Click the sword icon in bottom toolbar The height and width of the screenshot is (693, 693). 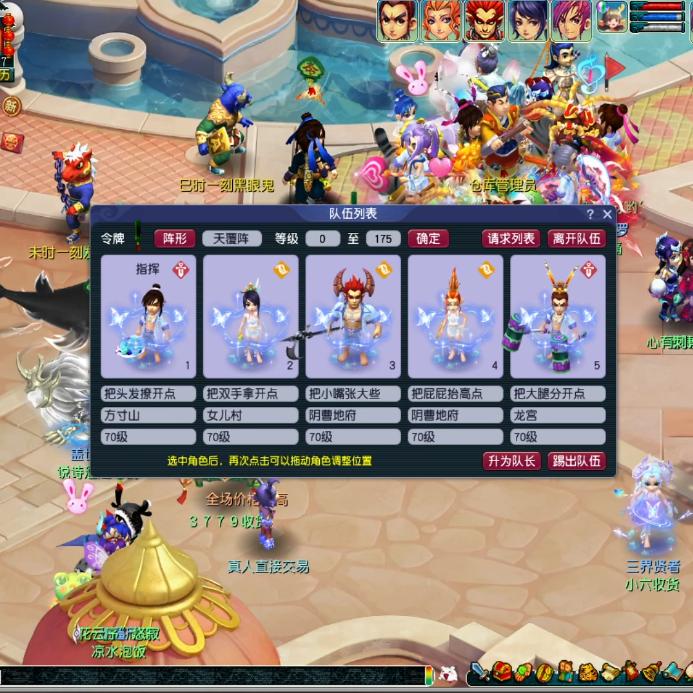click(x=479, y=672)
